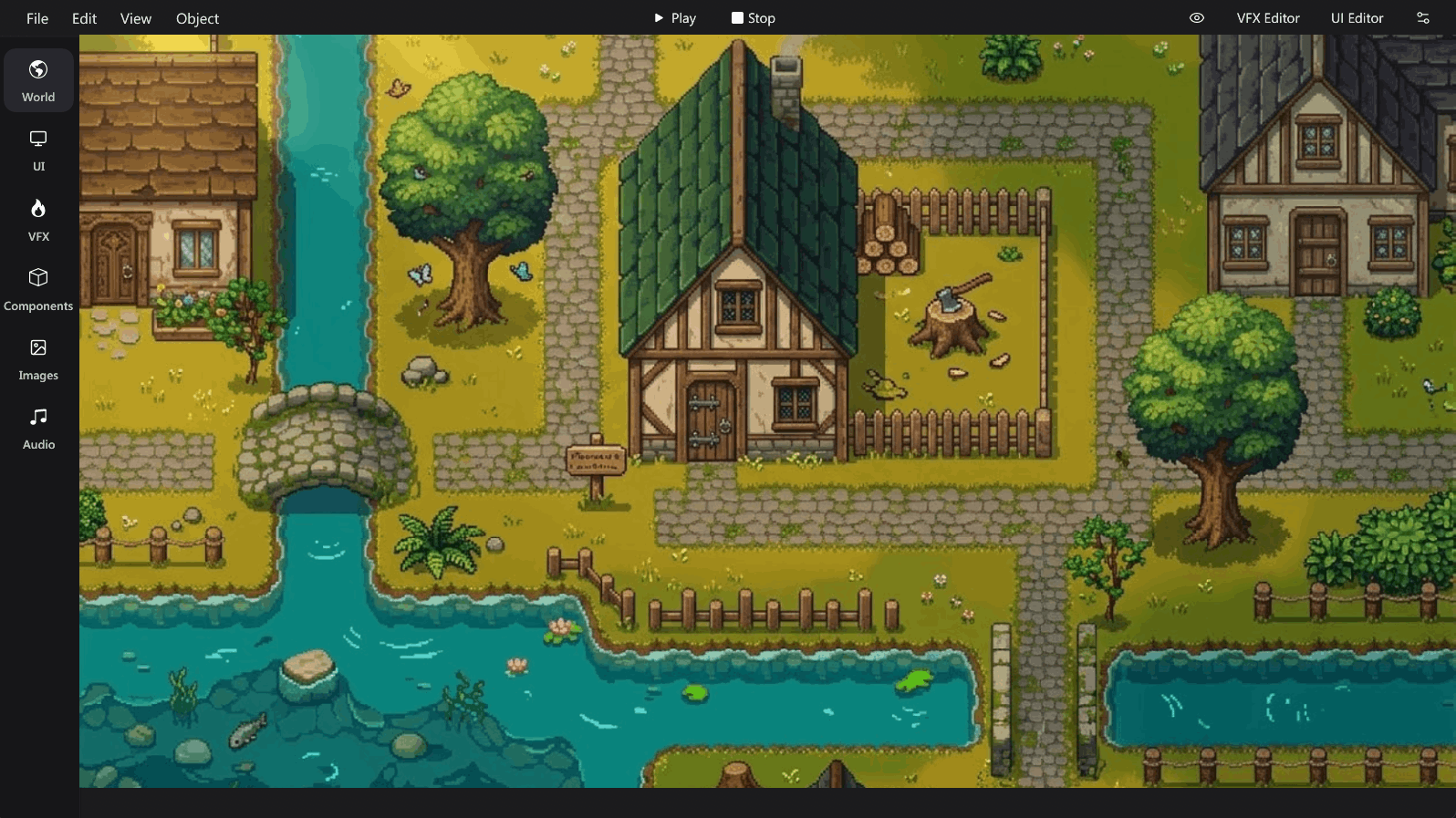Open the Audio panel
The width and height of the screenshot is (1456, 818).
click(x=37, y=427)
